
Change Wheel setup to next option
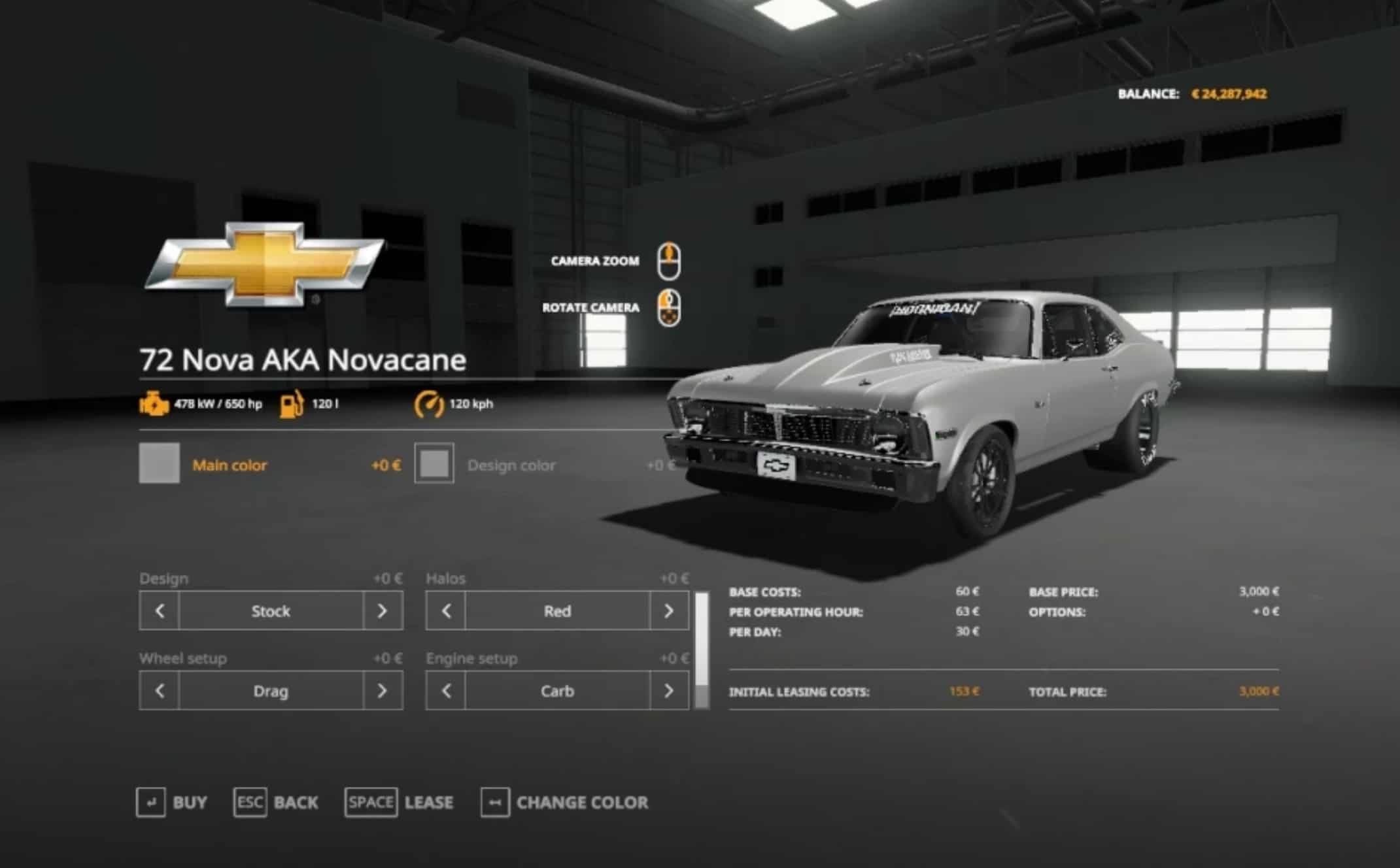[383, 691]
